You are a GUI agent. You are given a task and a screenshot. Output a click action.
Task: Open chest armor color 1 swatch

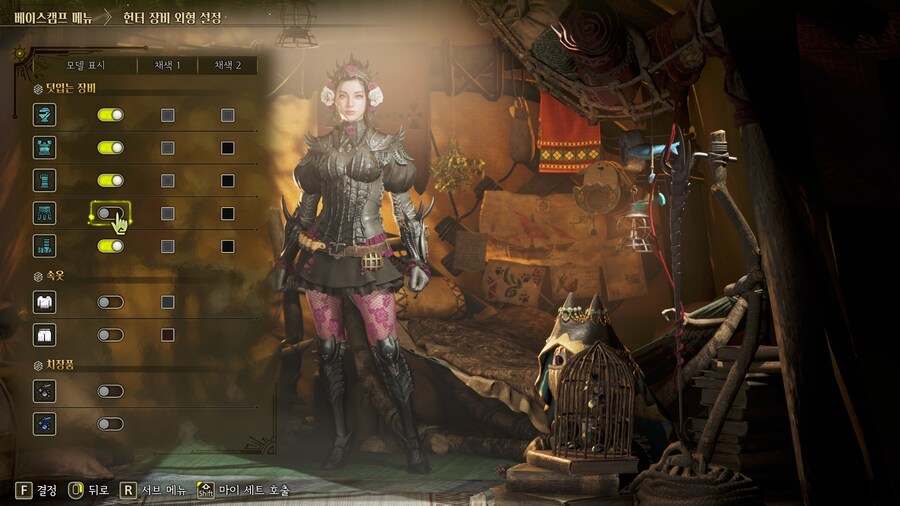[168, 148]
